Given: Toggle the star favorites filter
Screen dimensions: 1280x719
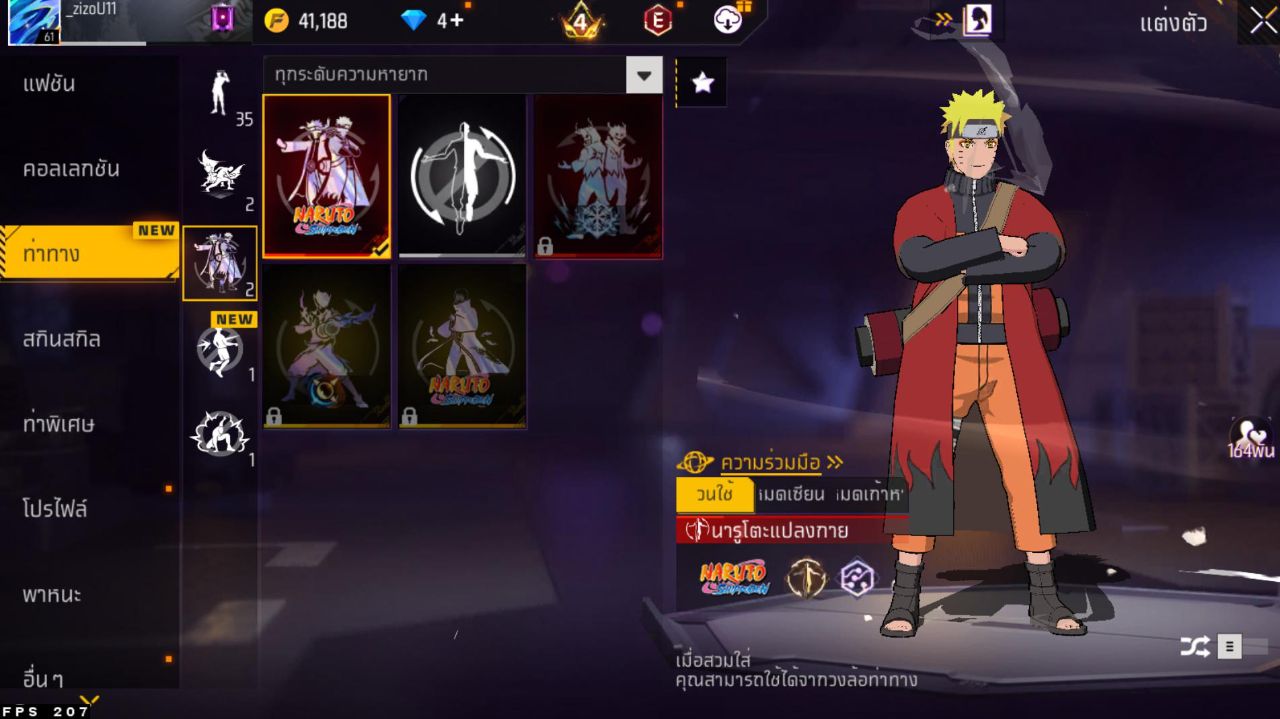Looking at the screenshot, I should click(x=702, y=82).
